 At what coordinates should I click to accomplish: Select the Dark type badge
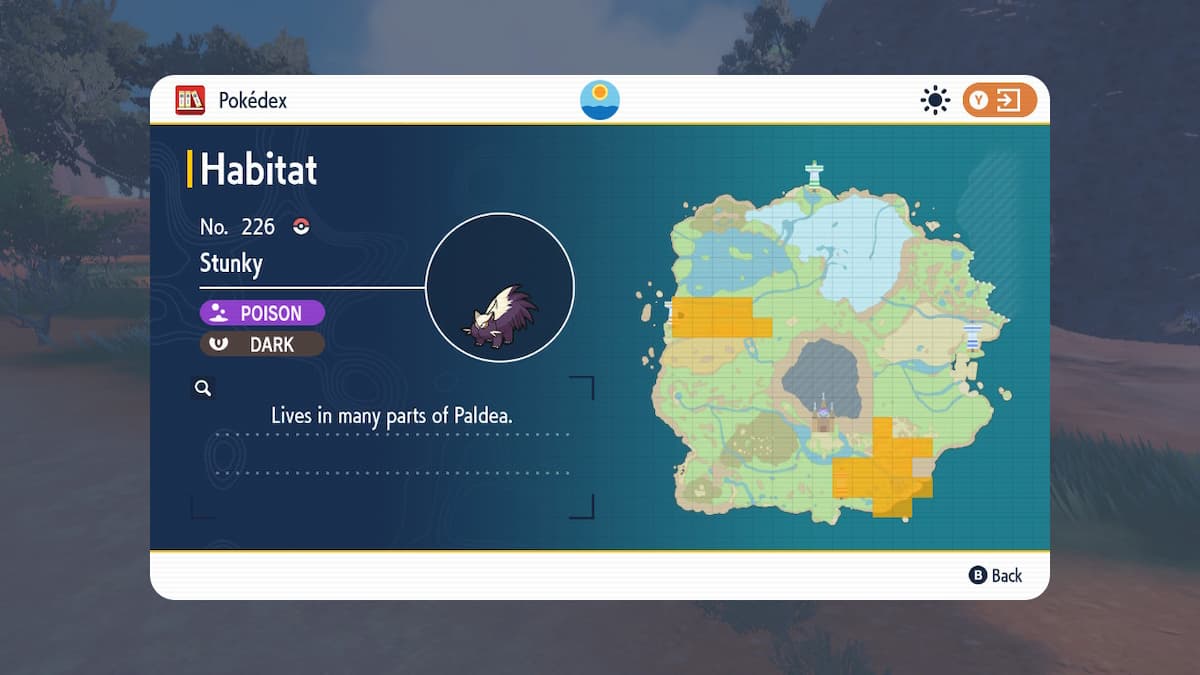262,344
